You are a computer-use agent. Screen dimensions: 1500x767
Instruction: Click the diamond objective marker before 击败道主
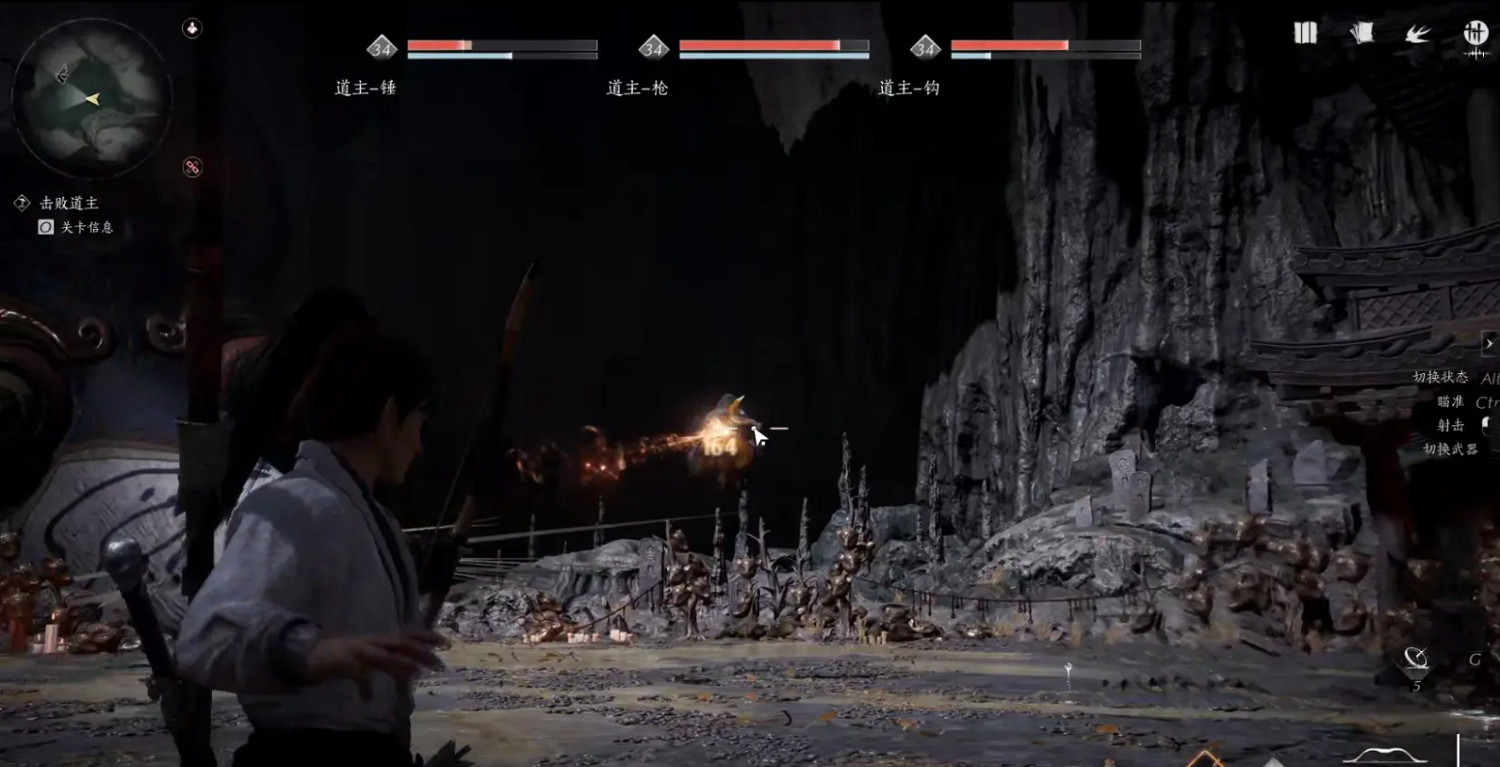pyautogui.click(x=22, y=202)
